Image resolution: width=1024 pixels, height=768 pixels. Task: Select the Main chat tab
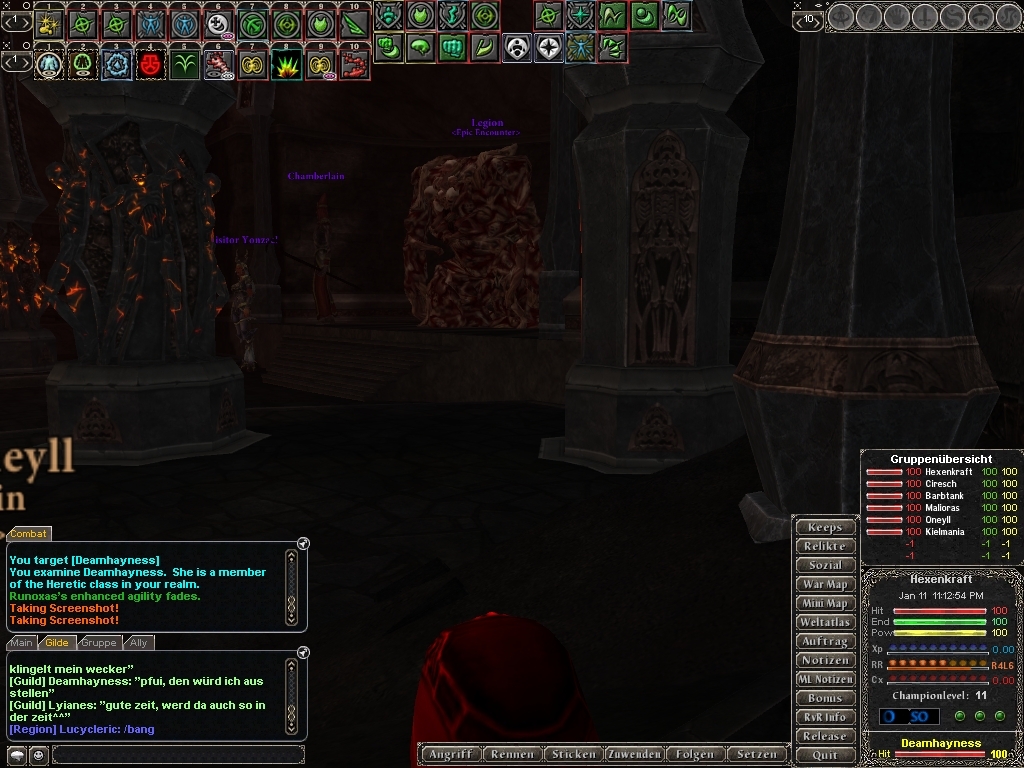point(22,643)
